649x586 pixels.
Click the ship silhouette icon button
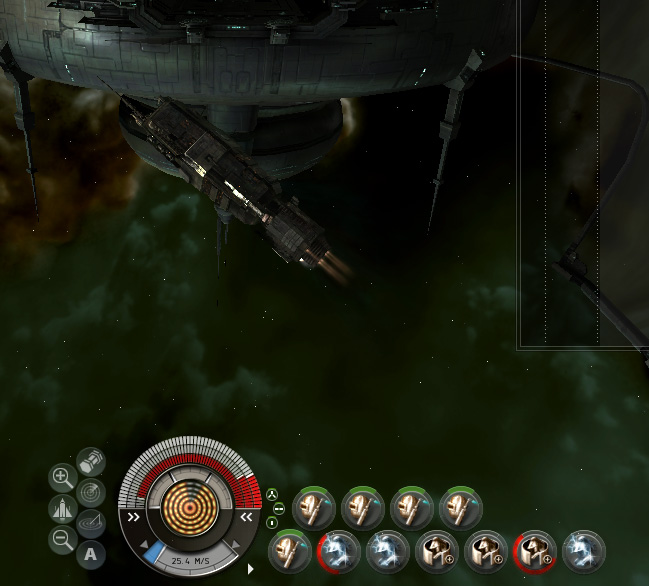click(x=62, y=509)
